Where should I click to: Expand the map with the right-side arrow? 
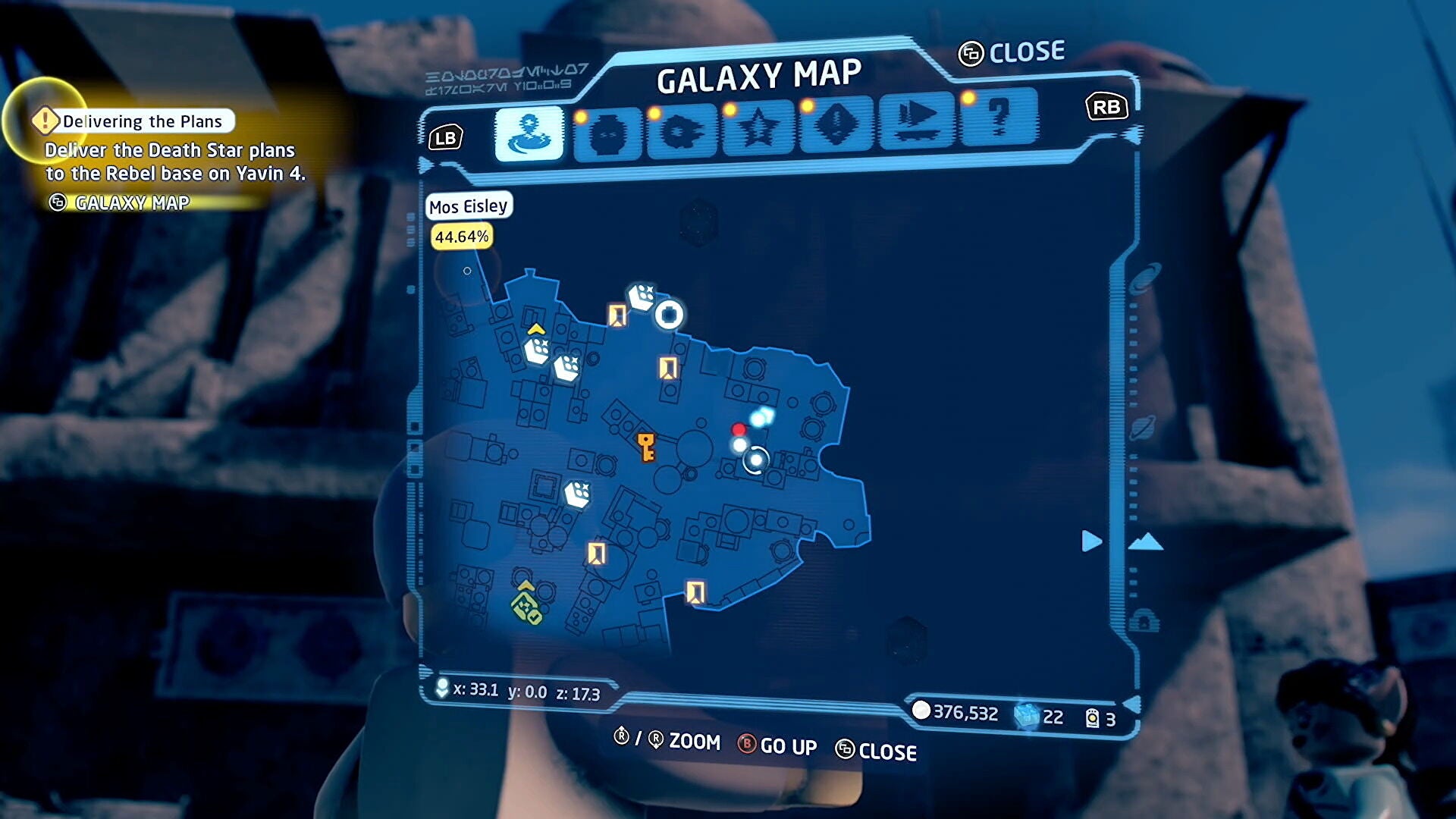(x=1090, y=541)
